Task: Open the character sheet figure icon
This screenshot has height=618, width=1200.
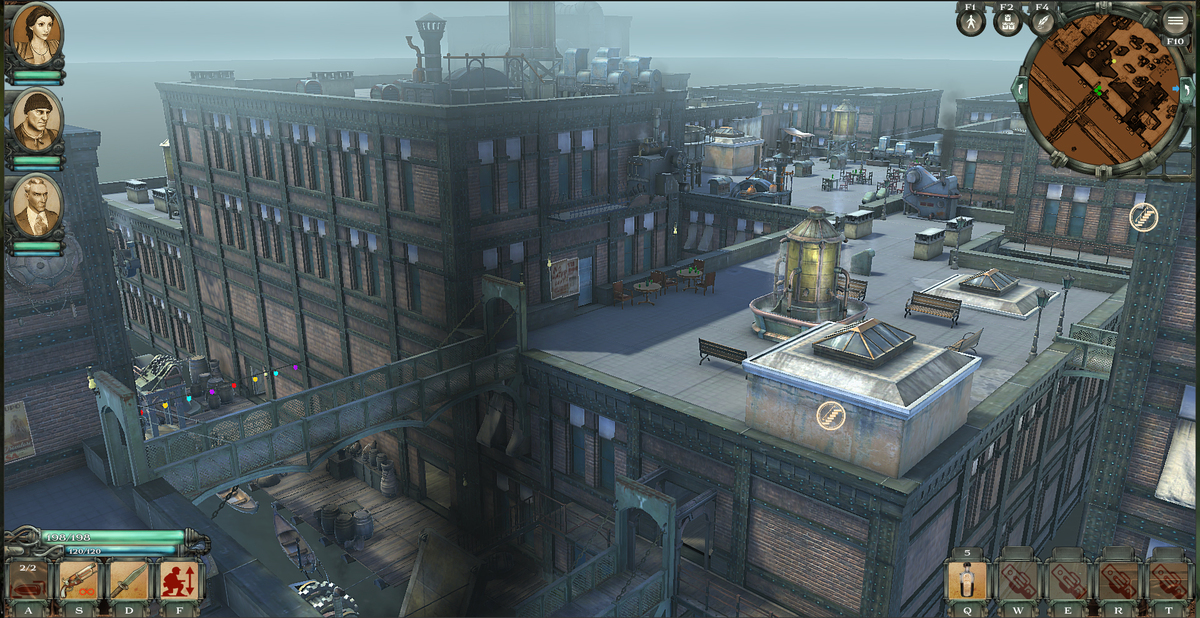Action: point(971,22)
